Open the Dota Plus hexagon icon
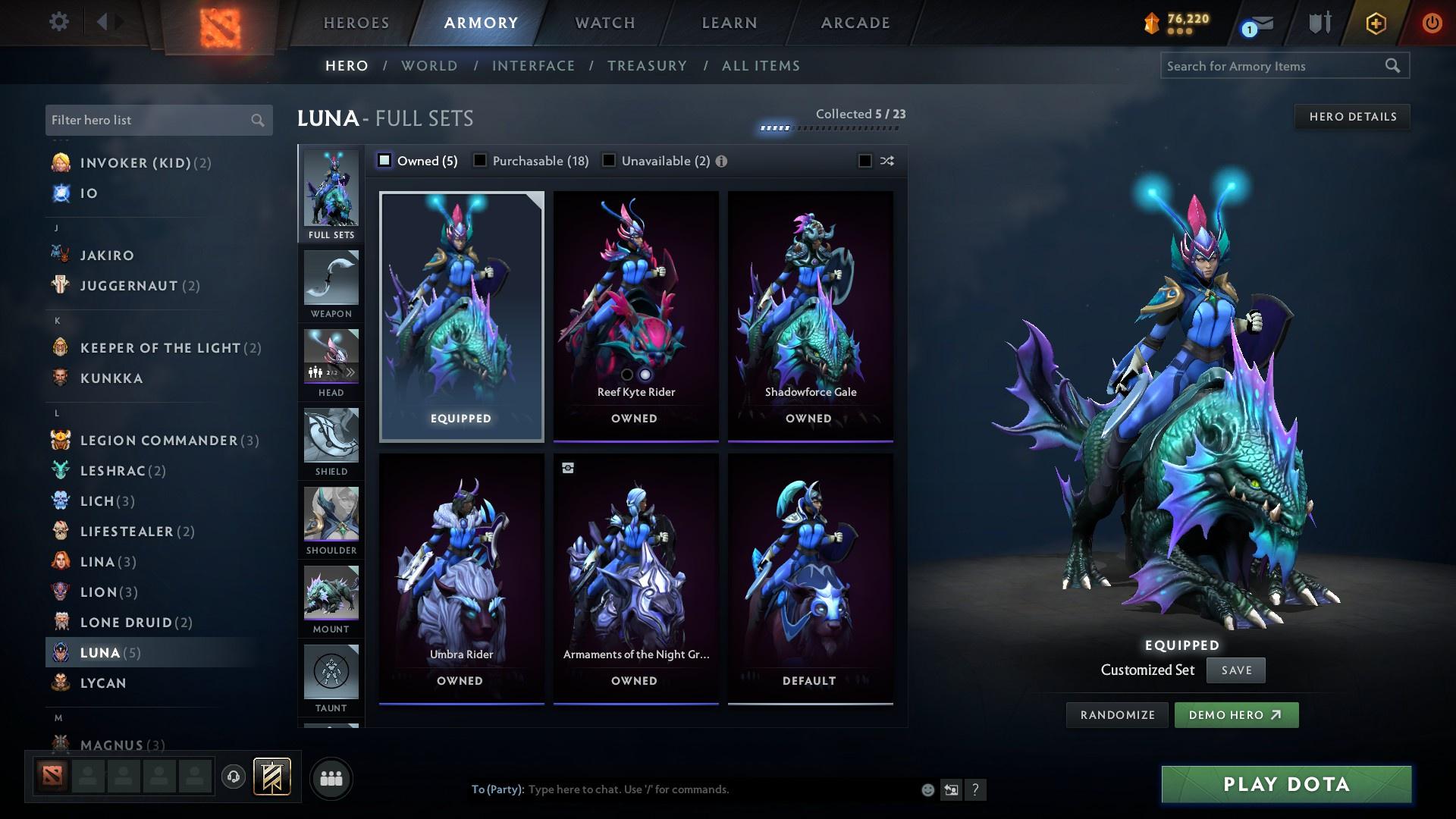Image resolution: width=1456 pixels, height=819 pixels. click(1376, 23)
